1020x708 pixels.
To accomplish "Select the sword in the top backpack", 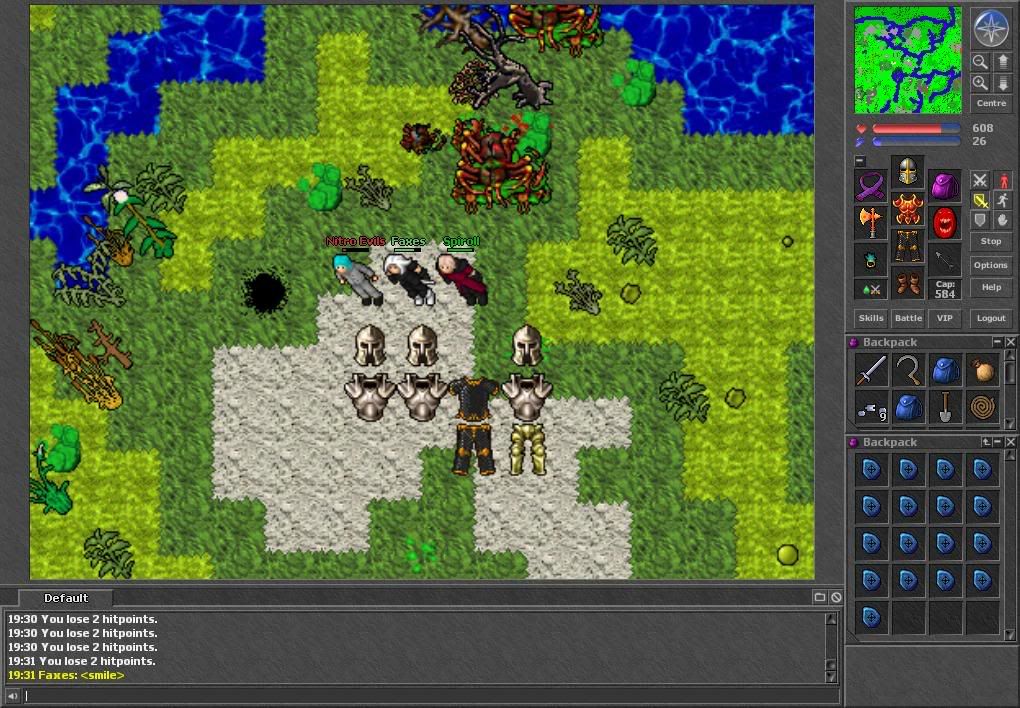I will (x=871, y=371).
